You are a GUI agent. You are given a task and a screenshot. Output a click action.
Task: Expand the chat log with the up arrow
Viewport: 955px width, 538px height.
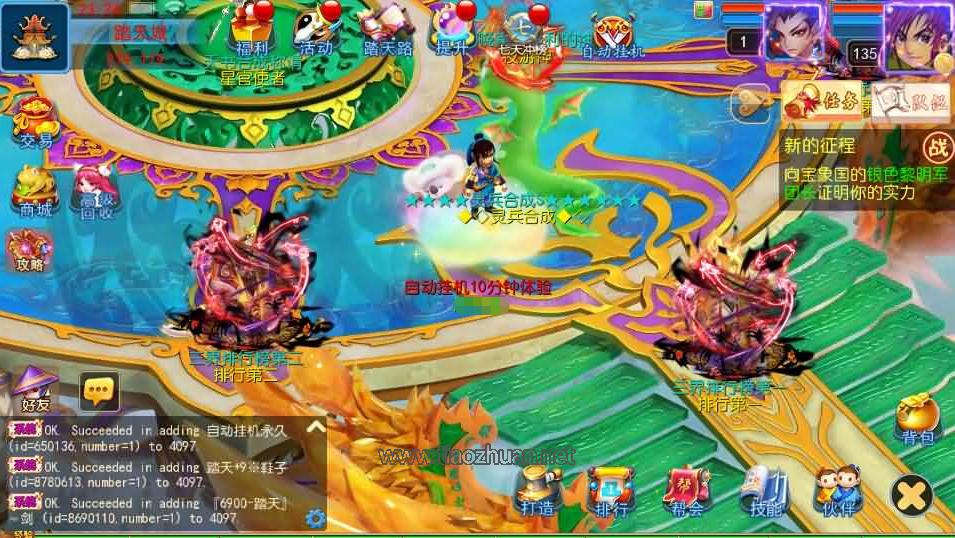[x=315, y=428]
